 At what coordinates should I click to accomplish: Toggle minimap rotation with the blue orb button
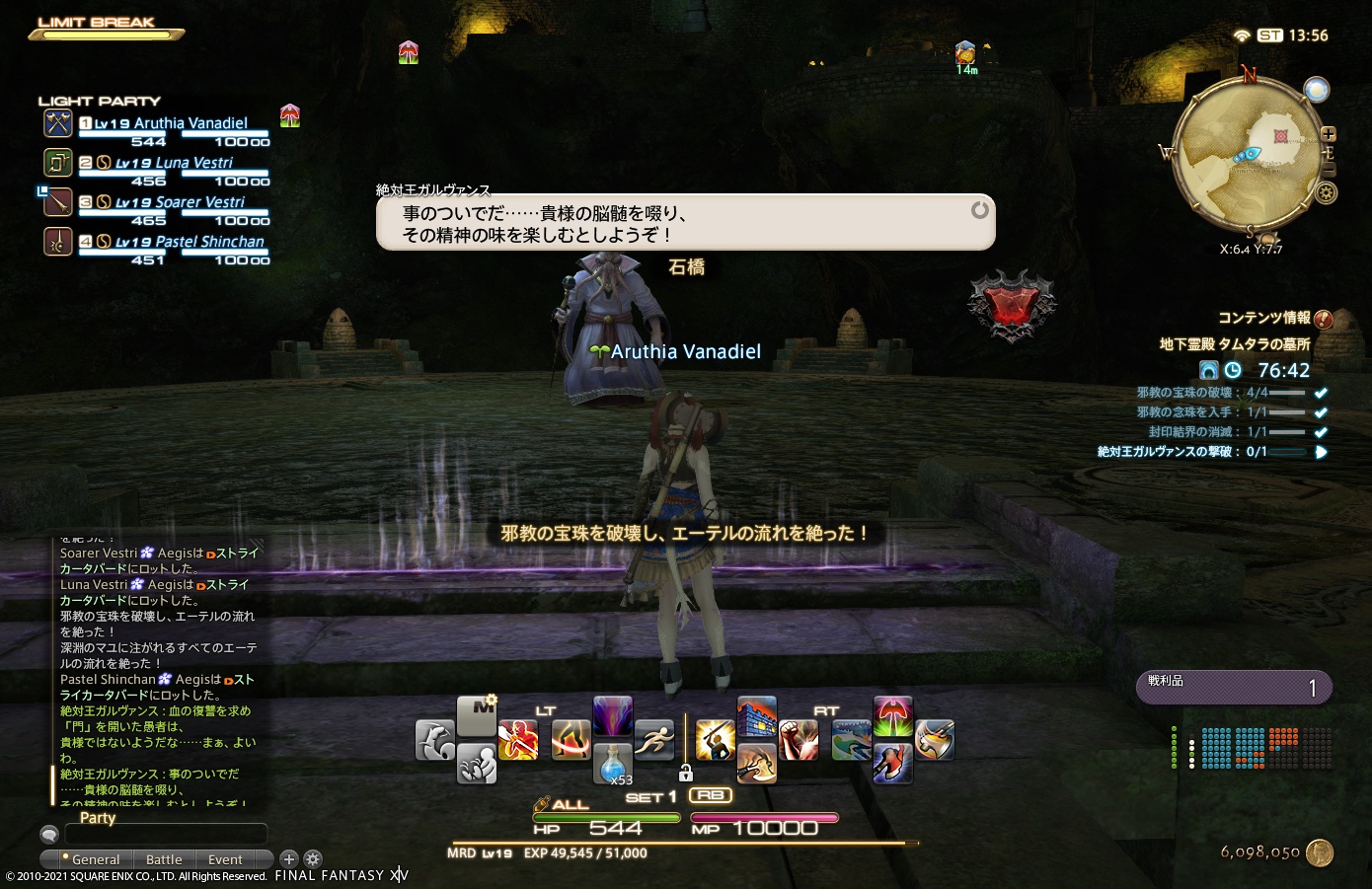1317,89
